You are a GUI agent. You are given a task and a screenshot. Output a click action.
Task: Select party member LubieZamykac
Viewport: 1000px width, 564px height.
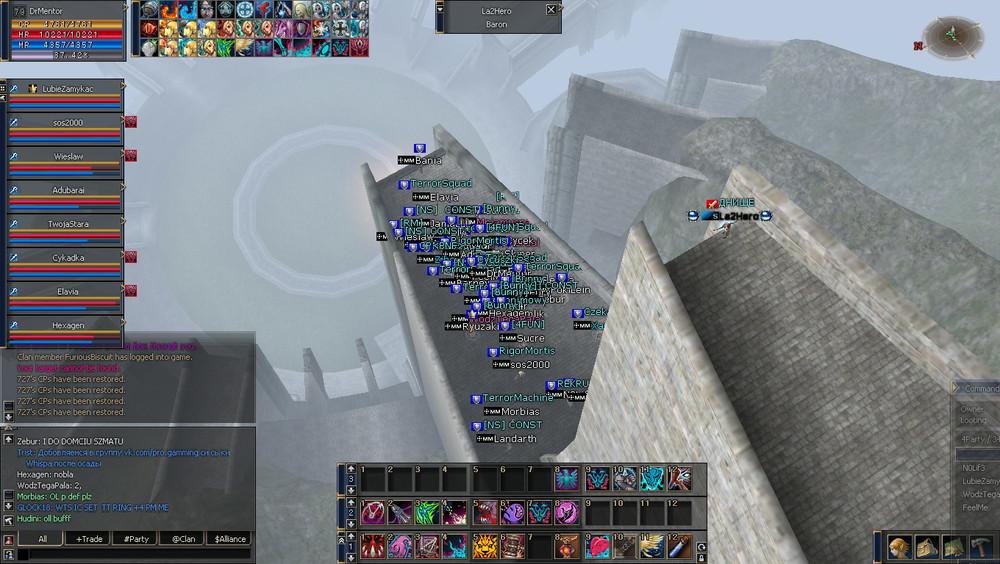coord(66,89)
